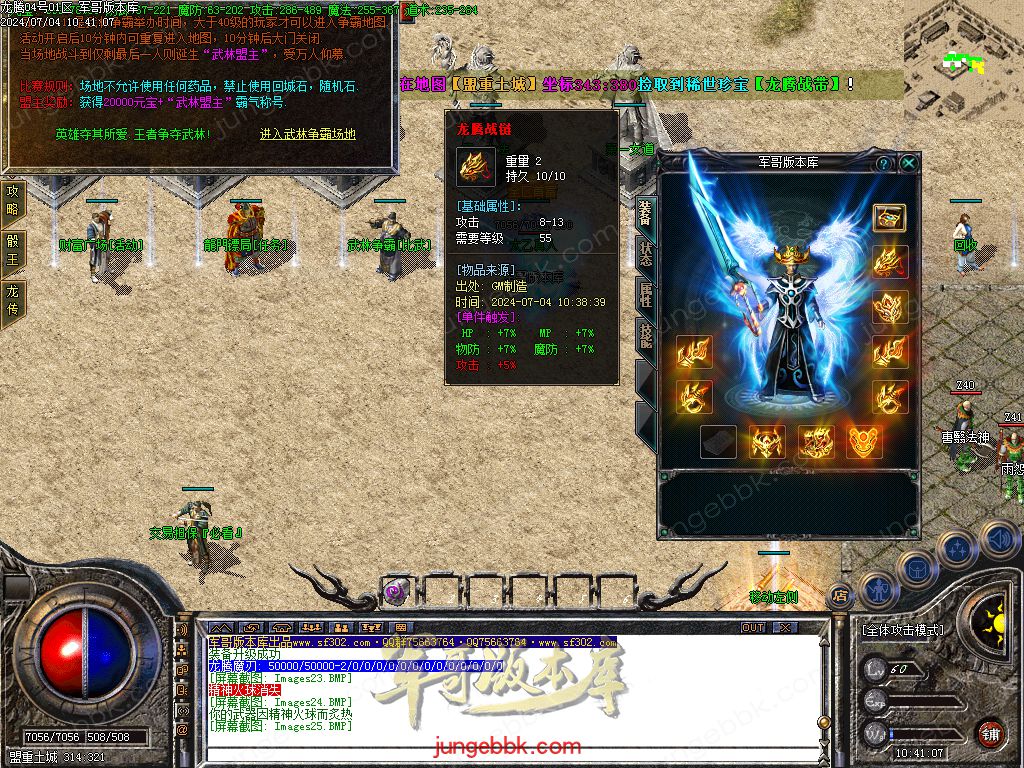Close the chat window with its X button
Screen dimensions: 1024x768
click(x=785, y=627)
